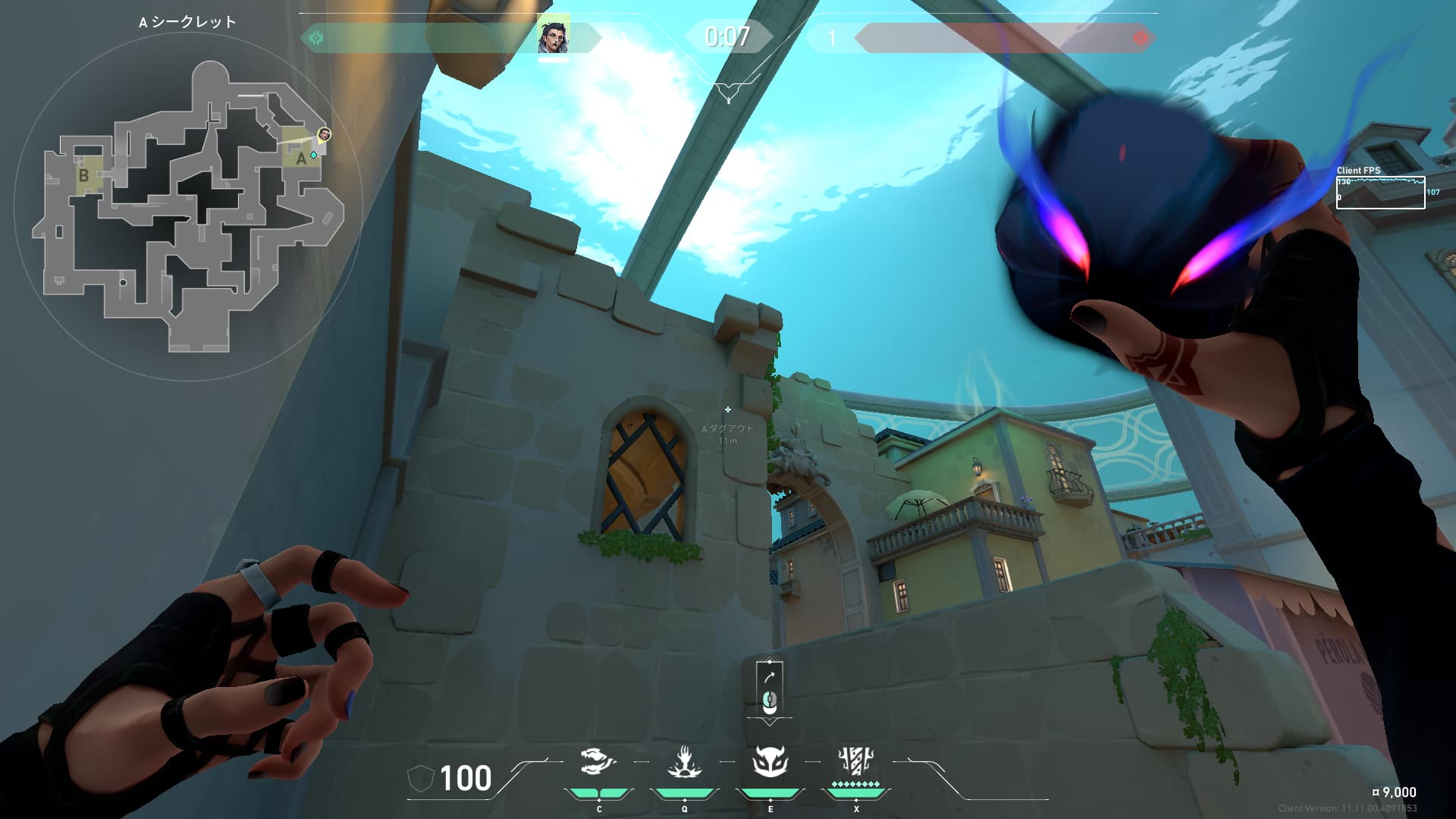Viewport: 1456px width, 819px height.
Task: Click the circular minimap
Action: pos(188,206)
